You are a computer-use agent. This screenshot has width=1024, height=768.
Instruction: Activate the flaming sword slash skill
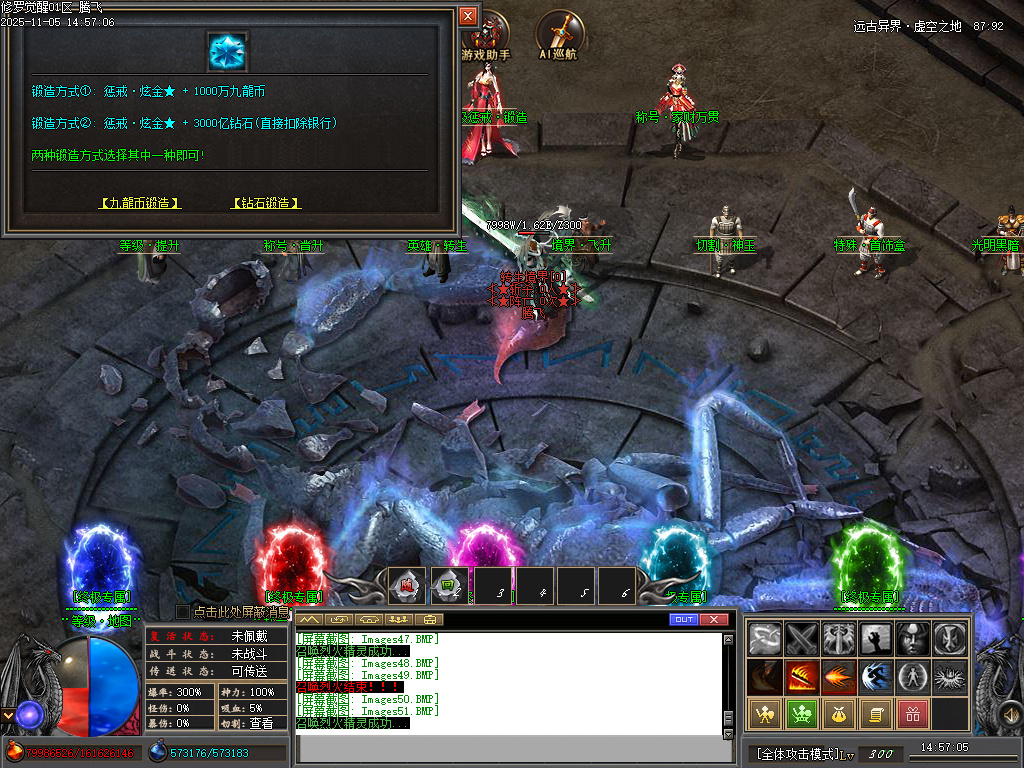point(802,677)
